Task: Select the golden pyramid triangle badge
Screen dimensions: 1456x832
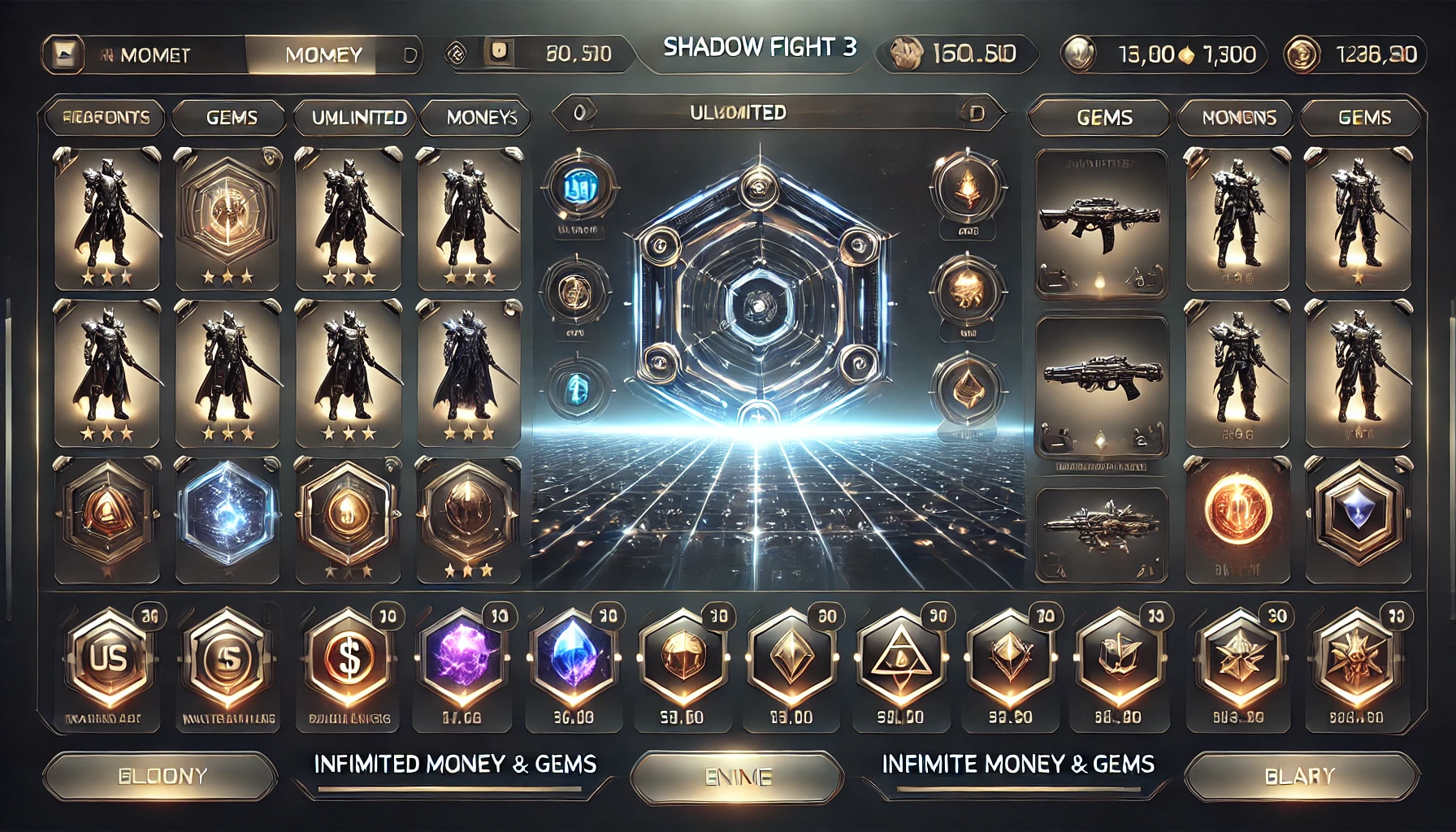Action: point(900,656)
